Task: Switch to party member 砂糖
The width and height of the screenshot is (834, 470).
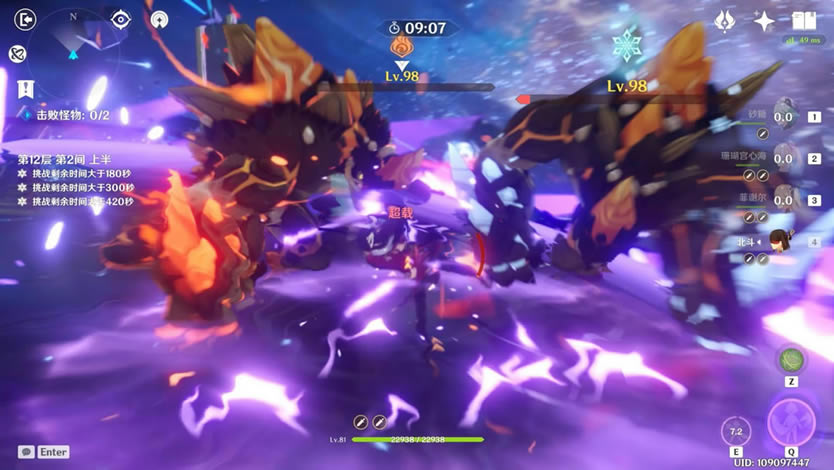Action: pyautogui.click(x=784, y=117)
